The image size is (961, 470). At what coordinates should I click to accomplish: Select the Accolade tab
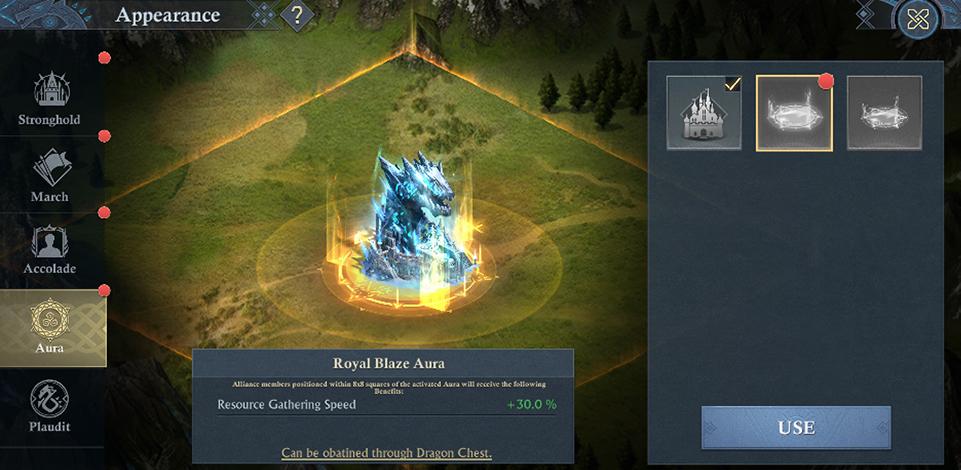pos(50,250)
